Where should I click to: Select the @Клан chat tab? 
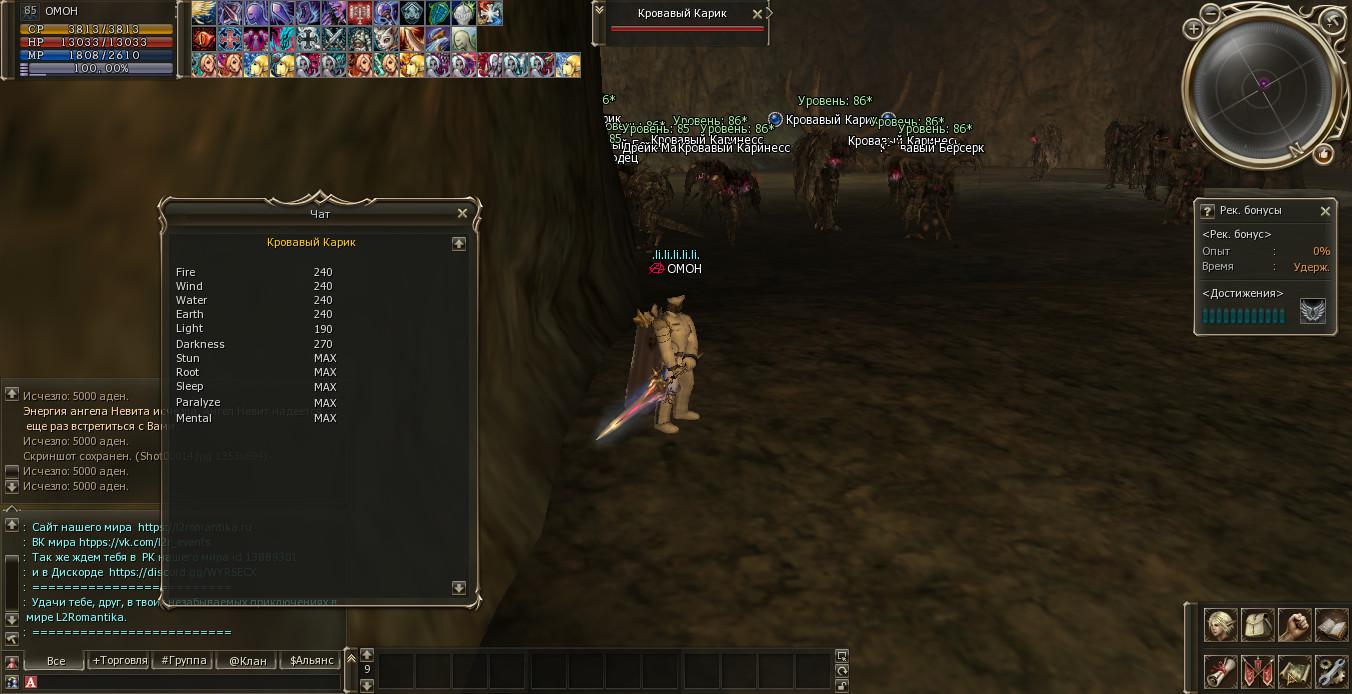coord(247,661)
